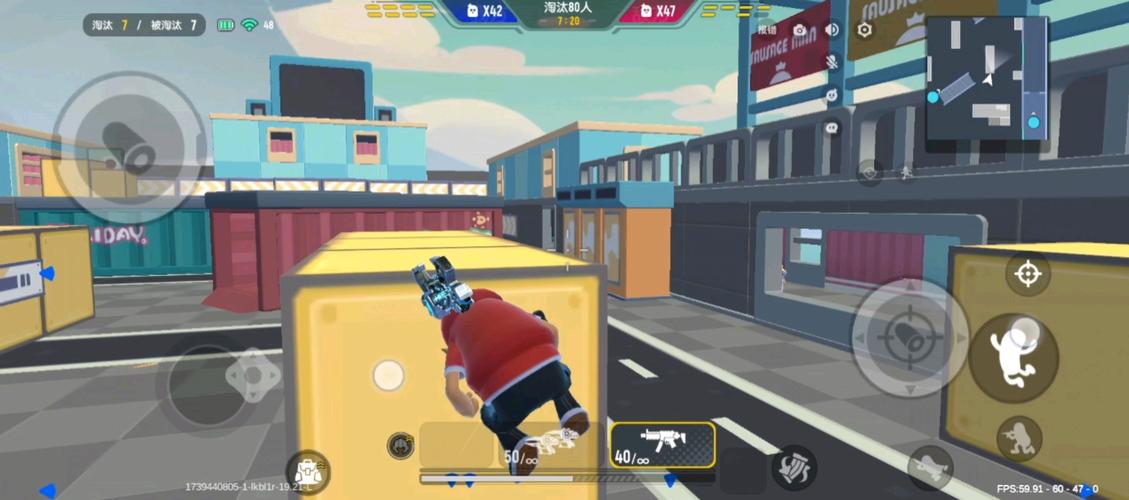Tap the right crosshair fire button
Screen dimensions: 1129x500
[909, 337]
